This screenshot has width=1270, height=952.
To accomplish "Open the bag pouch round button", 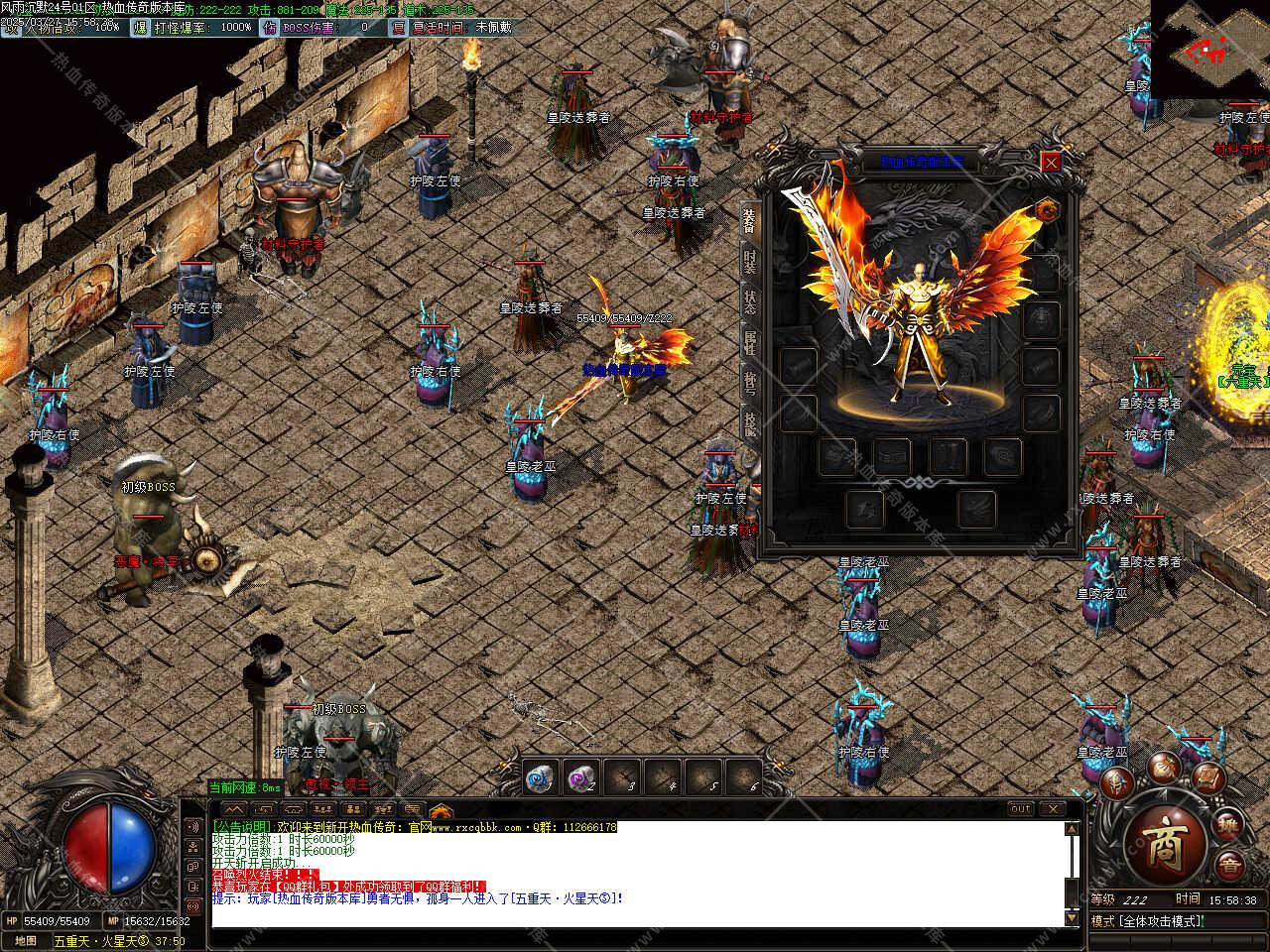I will pos(1165,765).
